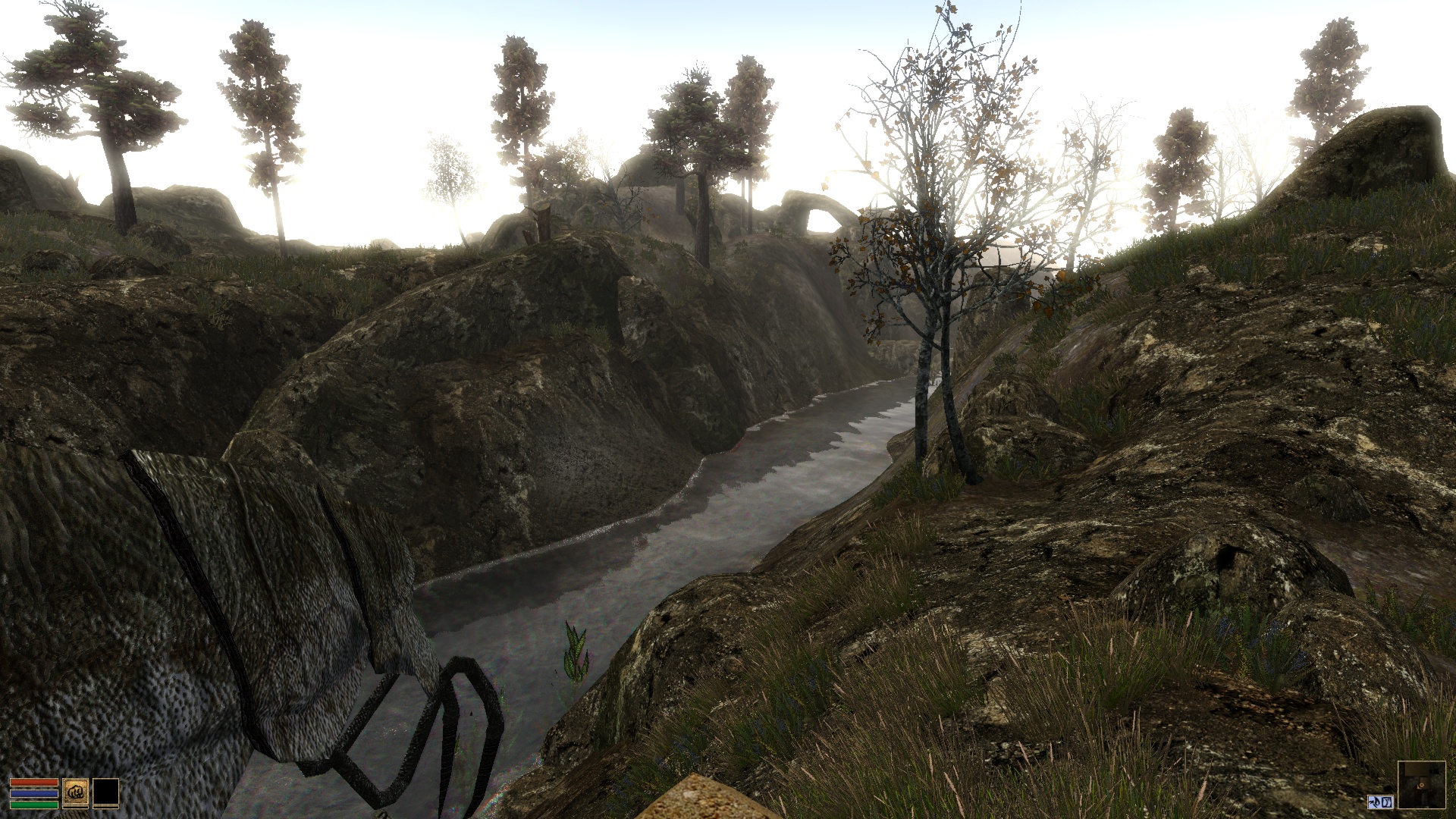
Task: Click the charge bar under the magic slot
Action: point(106,809)
